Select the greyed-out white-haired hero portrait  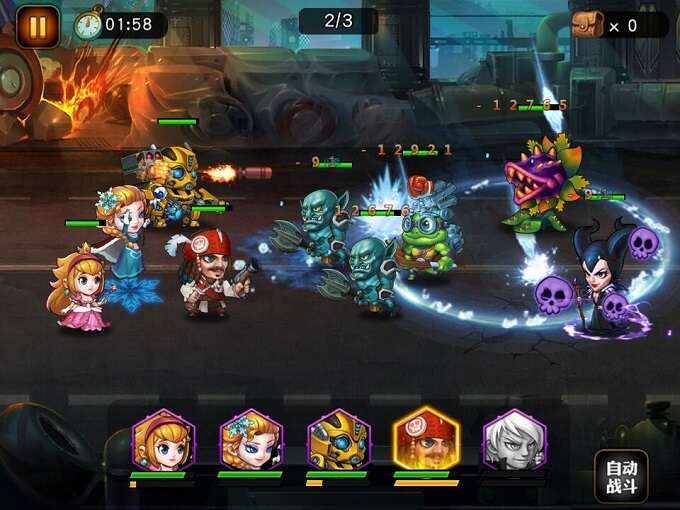(x=514, y=440)
